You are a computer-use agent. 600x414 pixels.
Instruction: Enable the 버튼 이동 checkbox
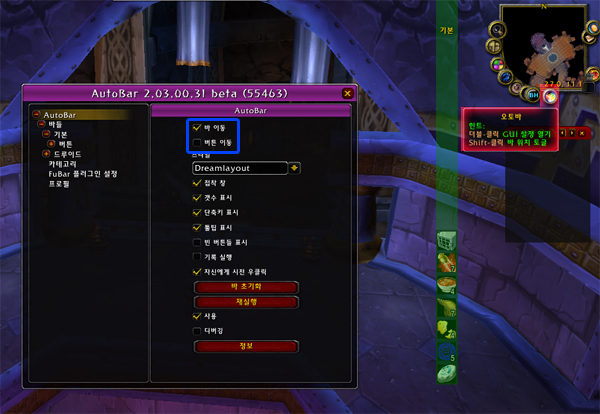tap(196, 143)
